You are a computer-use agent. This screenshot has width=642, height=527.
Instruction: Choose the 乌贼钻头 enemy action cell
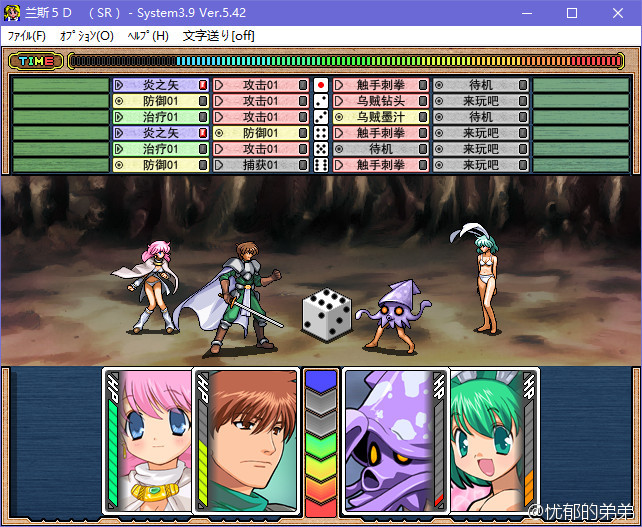pos(380,101)
